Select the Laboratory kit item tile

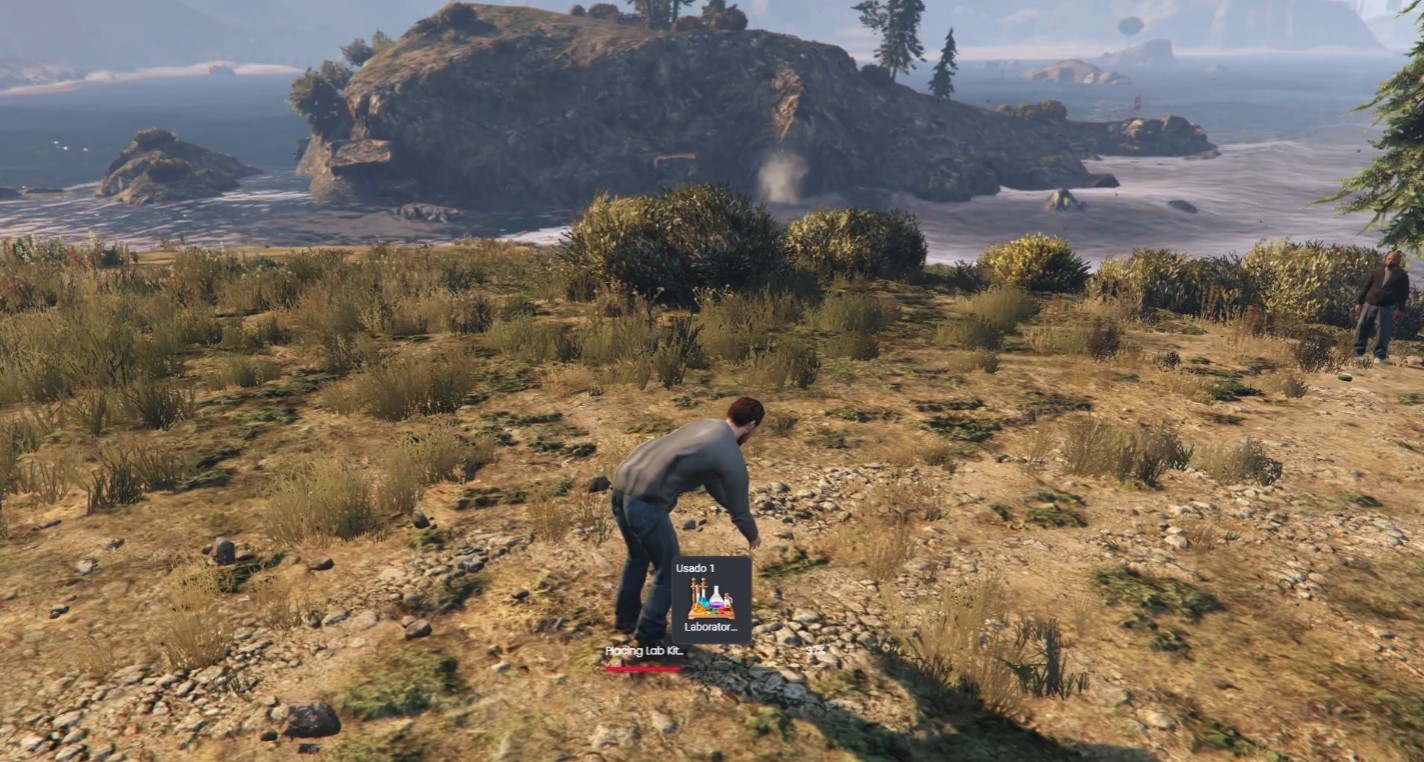pyautogui.click(x=711, y=600)
